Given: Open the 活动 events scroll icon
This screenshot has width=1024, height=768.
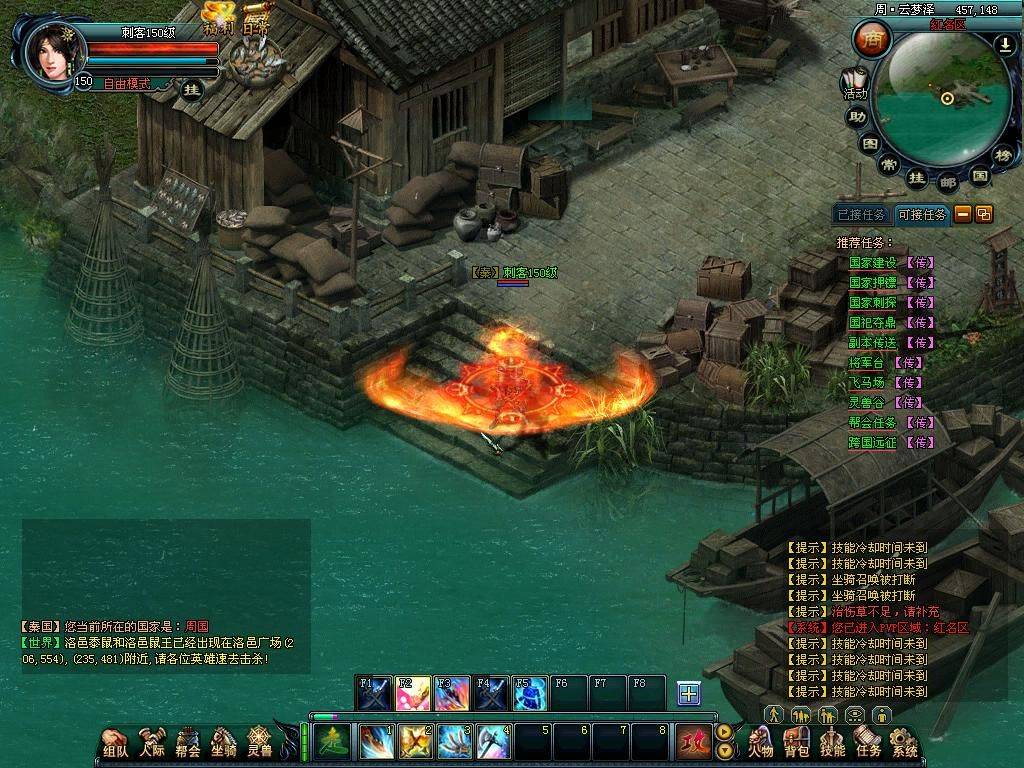Looking at the screenshot, I should 854,84.
